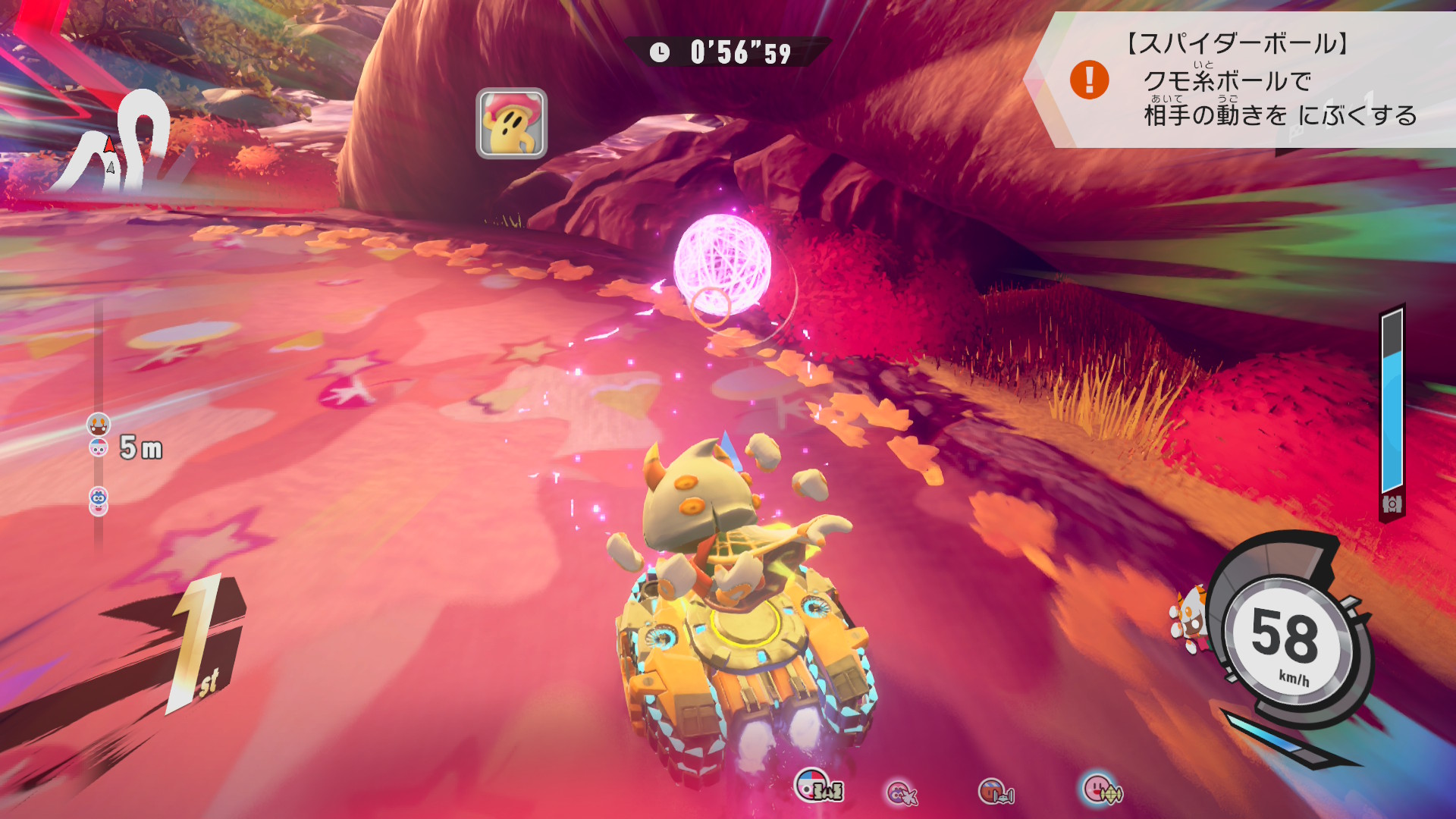Select the pink Kirby racer icon with green star machine
This screenshot has height=819, width=1456.
pyautogui.click(x=1102, y=790)
